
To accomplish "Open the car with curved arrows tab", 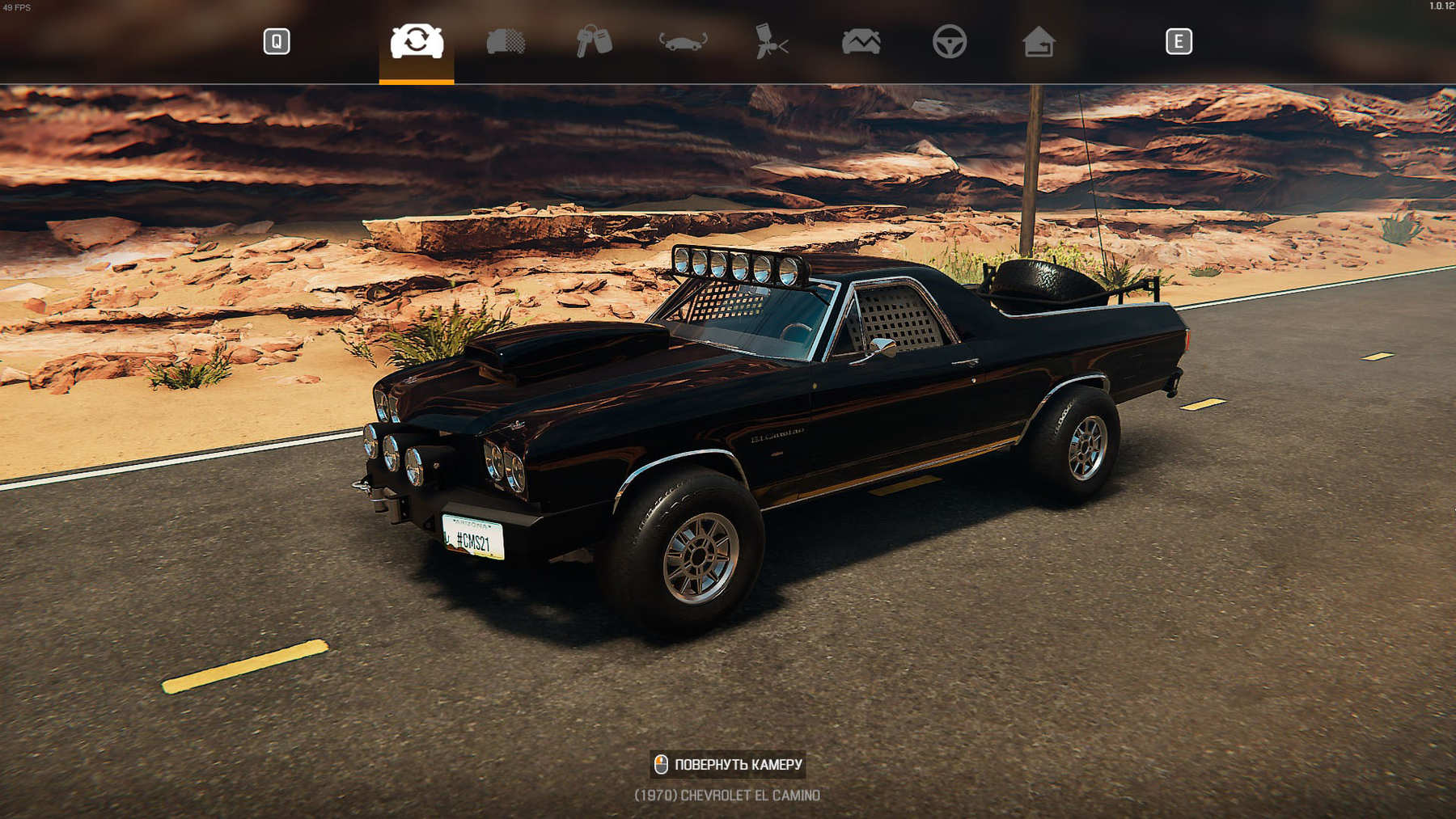I will pos(683,41).
